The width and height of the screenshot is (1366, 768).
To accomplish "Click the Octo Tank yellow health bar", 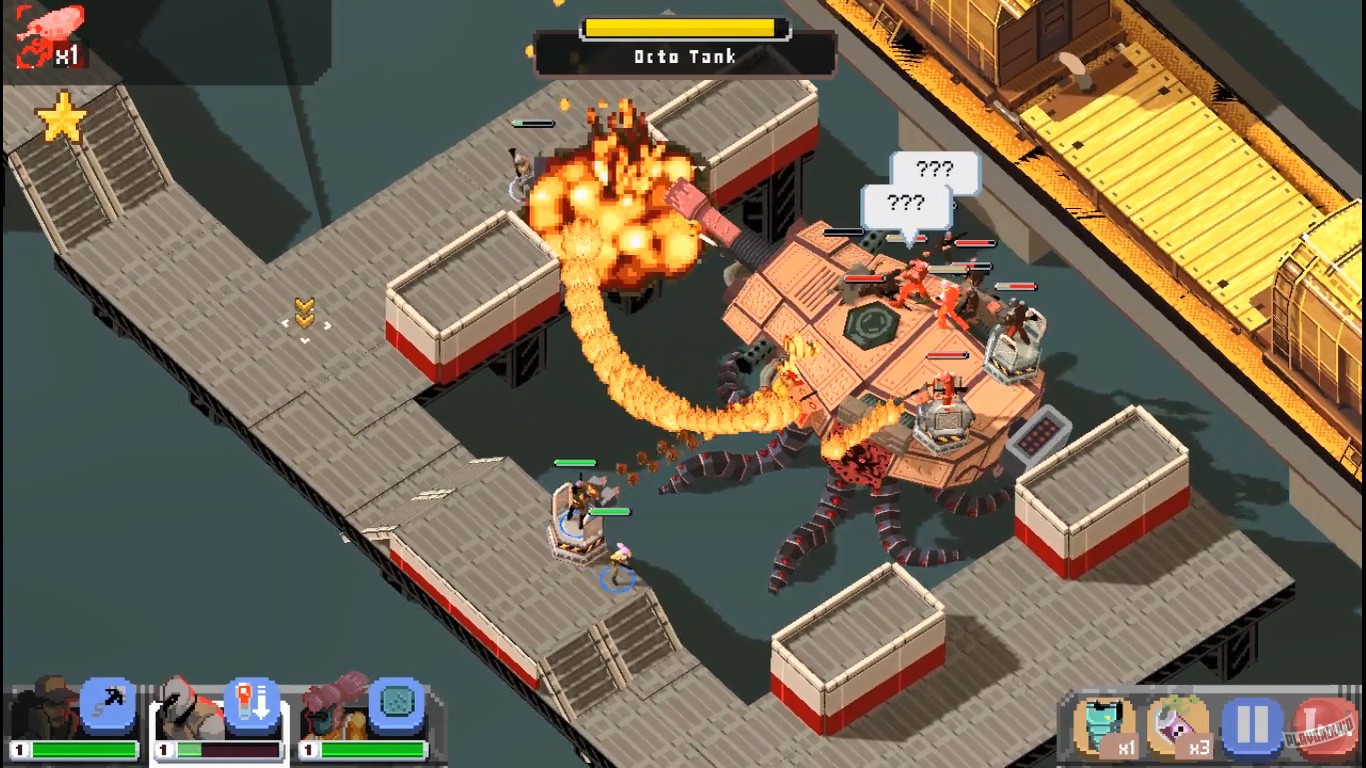I will tap(683, 25).
